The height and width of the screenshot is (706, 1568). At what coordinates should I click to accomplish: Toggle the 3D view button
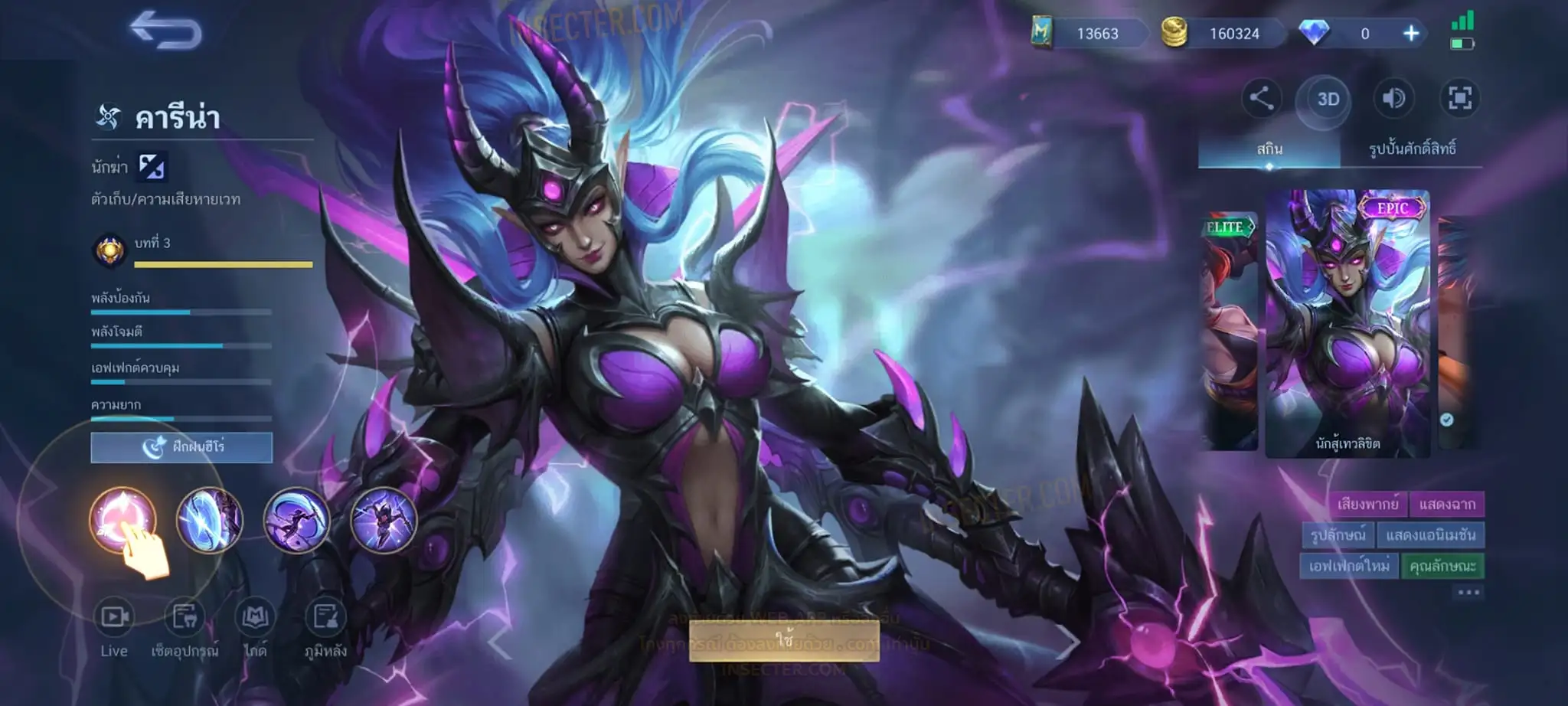point(1328,99)
